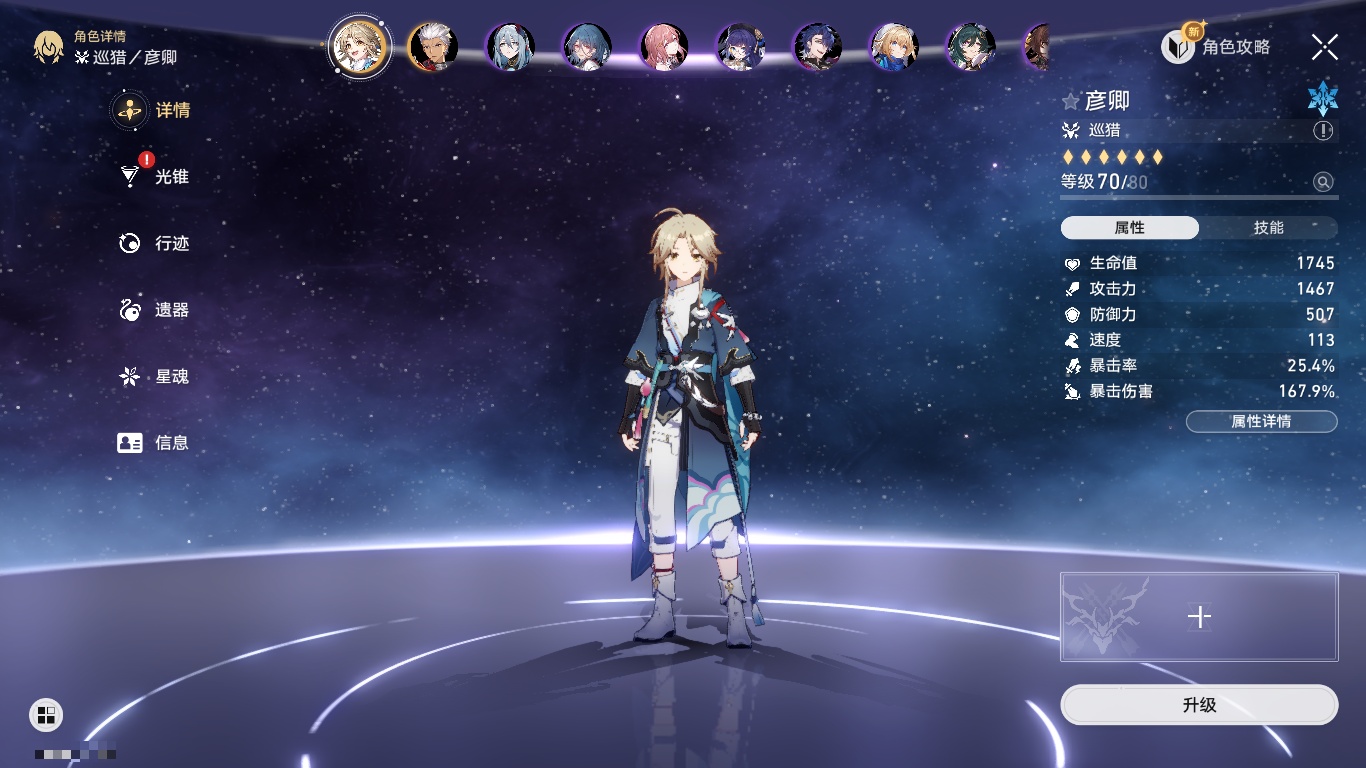Pick the green-haired character portrait

[x=970, y=47]
